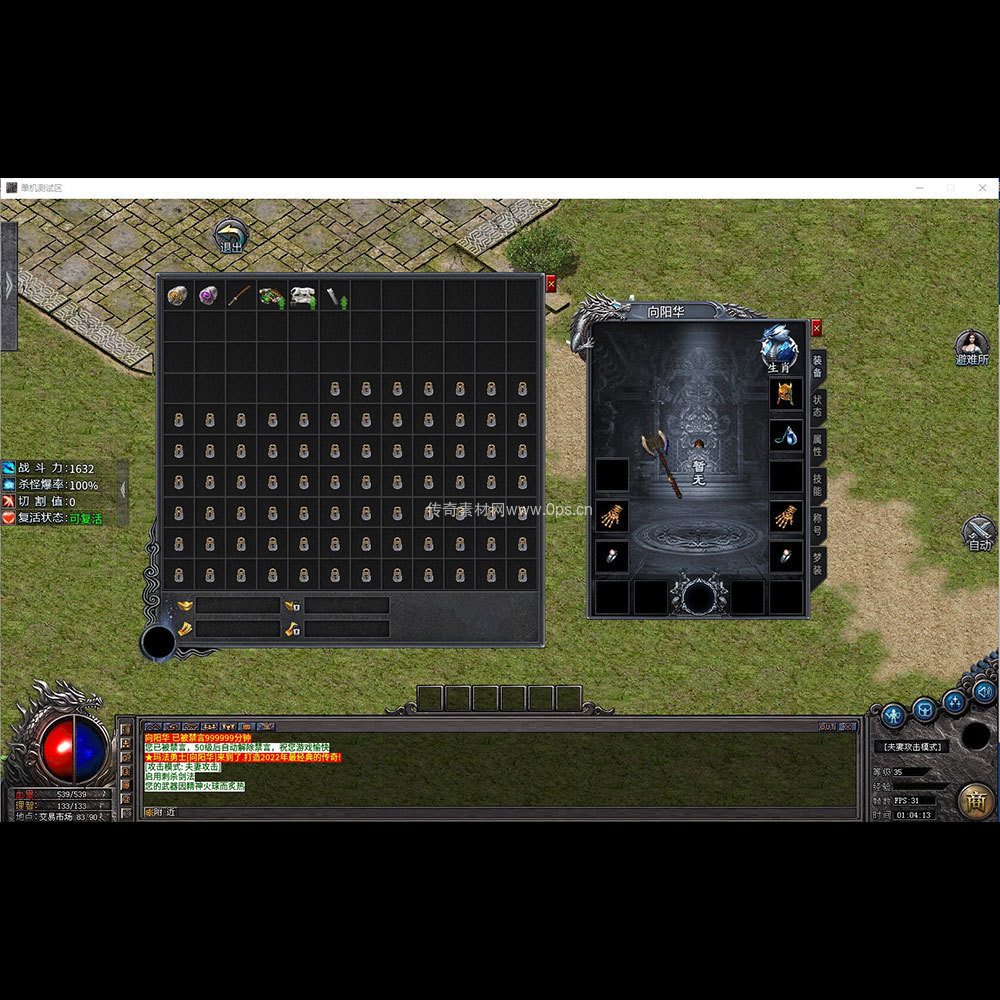Select the white skull item in the bag
This screenshot has width=1000, height=1000.
[x=303, y=295]
